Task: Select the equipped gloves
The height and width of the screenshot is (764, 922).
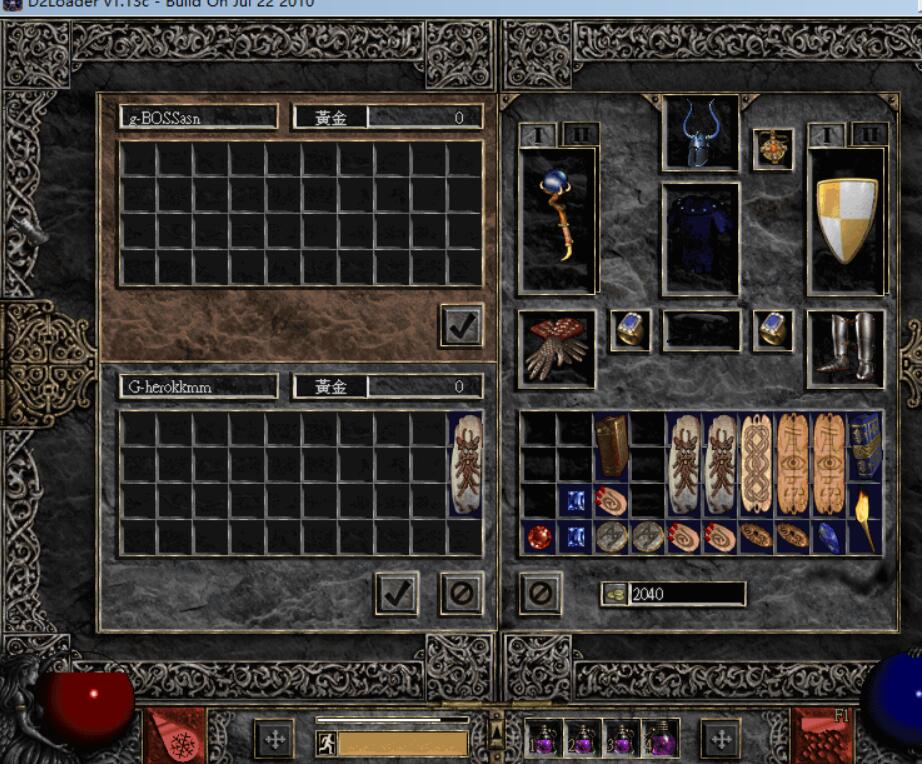Action: coord(556,348)
